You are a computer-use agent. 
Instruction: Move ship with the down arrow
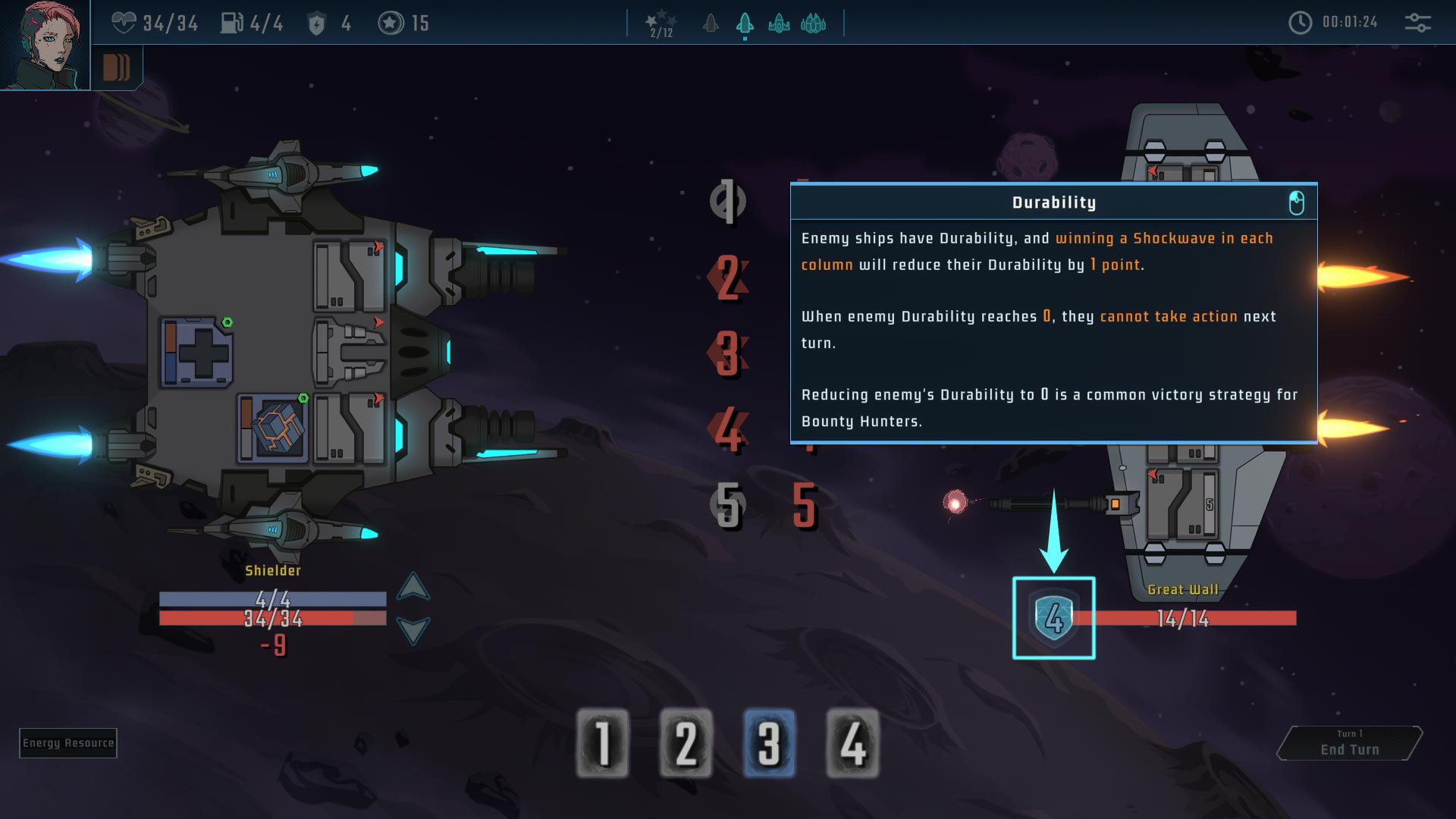[x=413, y=629]
